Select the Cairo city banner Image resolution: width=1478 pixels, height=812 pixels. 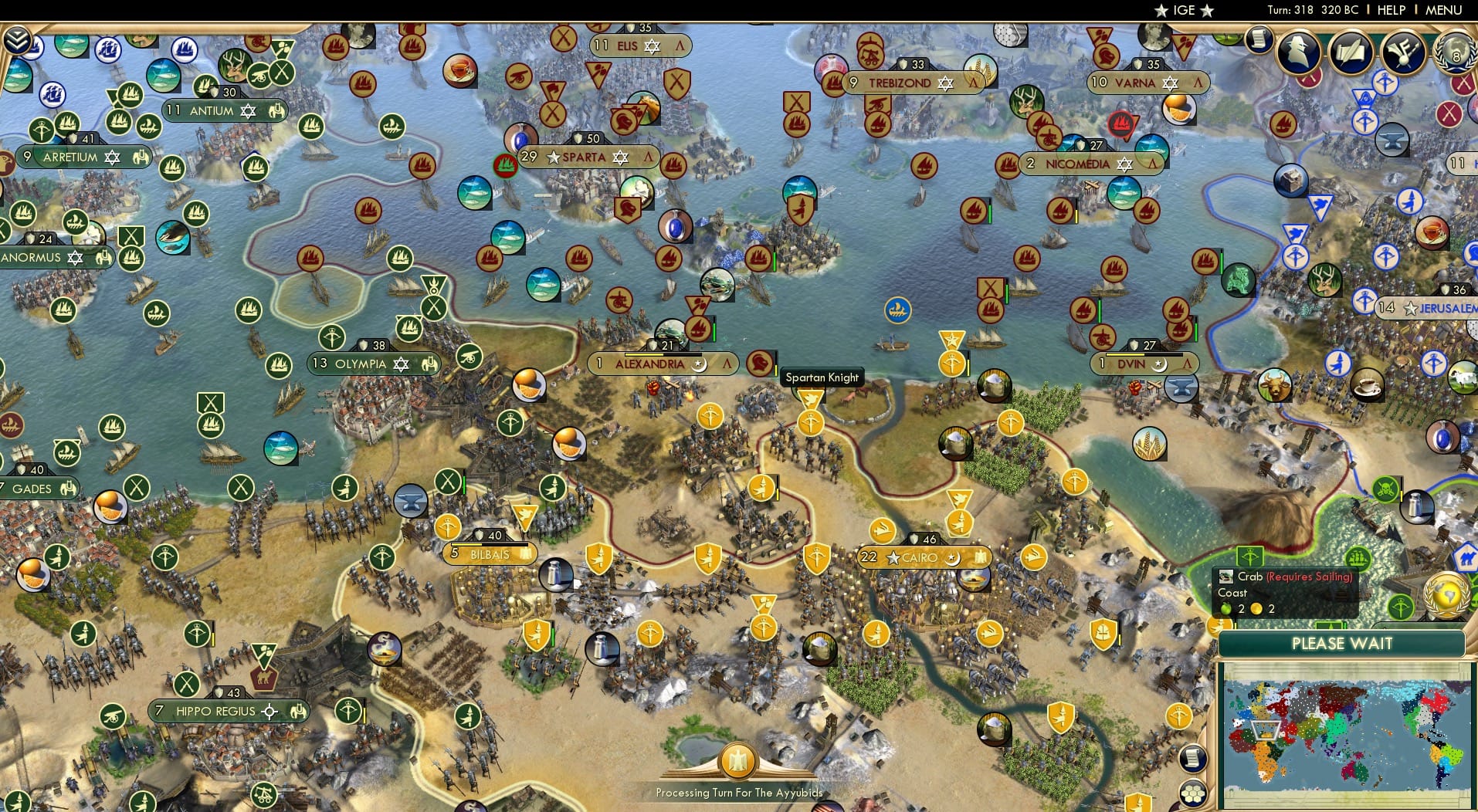click(x=924, y=556)
